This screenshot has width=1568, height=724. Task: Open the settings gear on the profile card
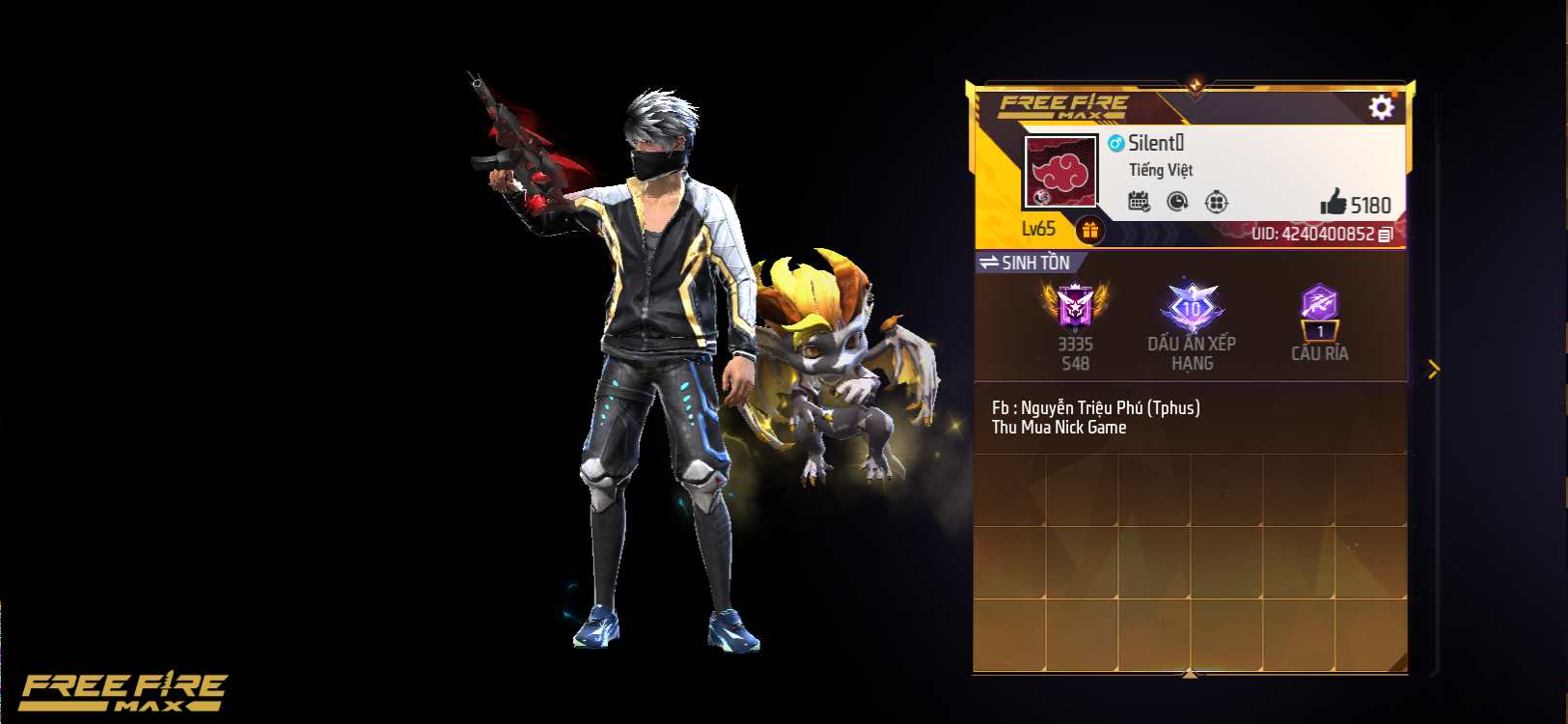click(1382, 108)
